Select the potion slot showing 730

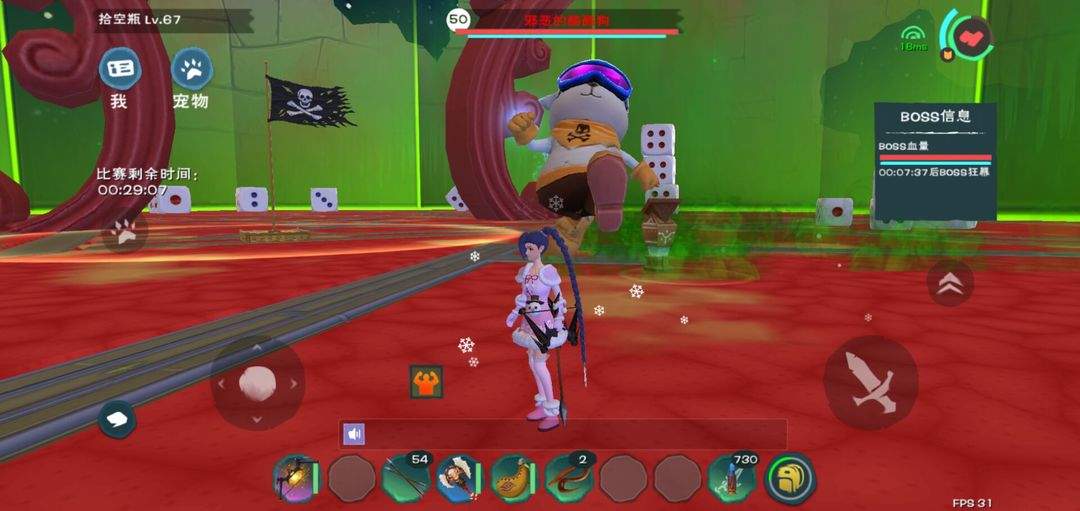[x=732, y=479]
